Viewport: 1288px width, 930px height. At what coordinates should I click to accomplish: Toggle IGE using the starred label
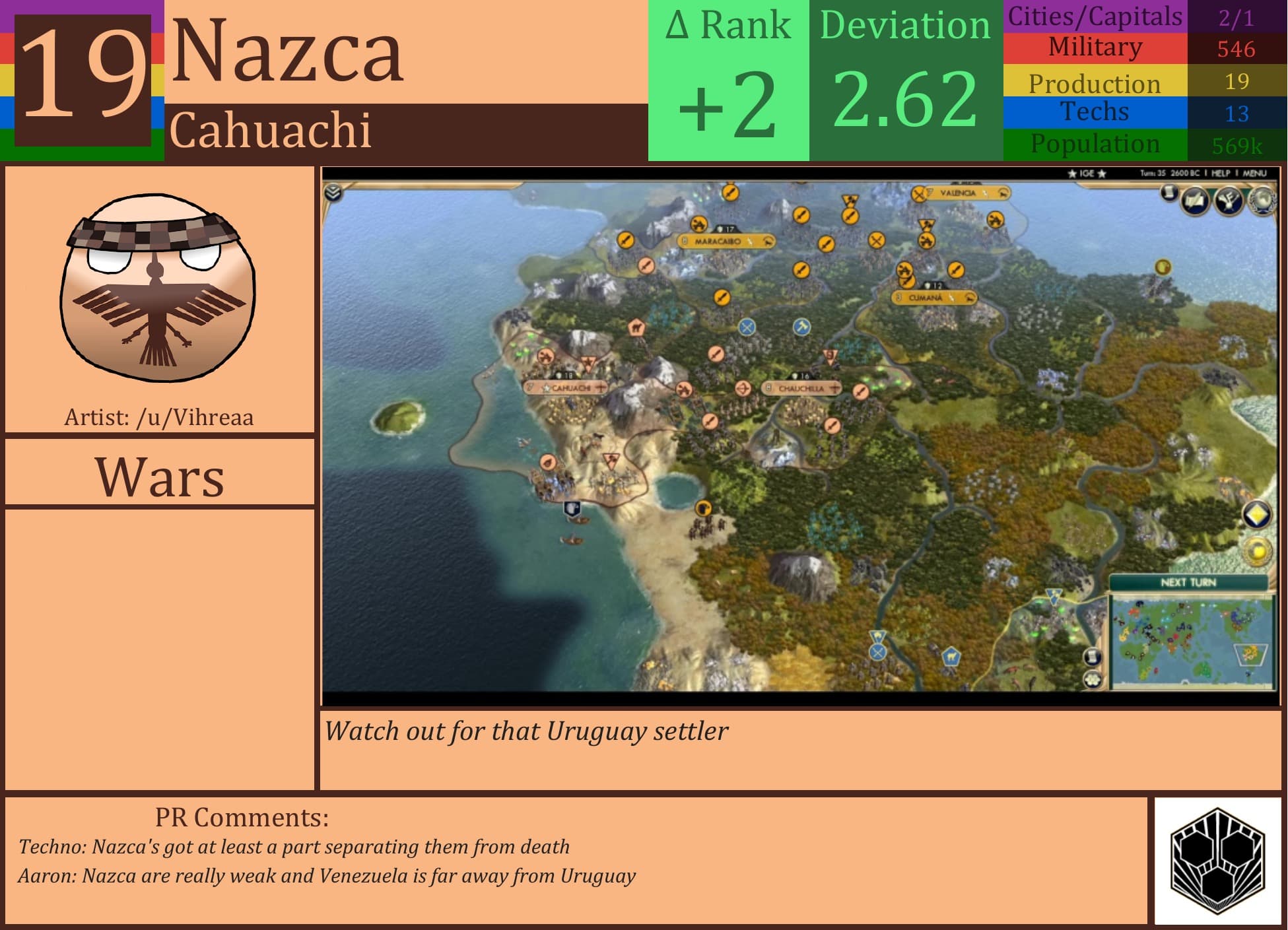click(x=1085, y=174)
